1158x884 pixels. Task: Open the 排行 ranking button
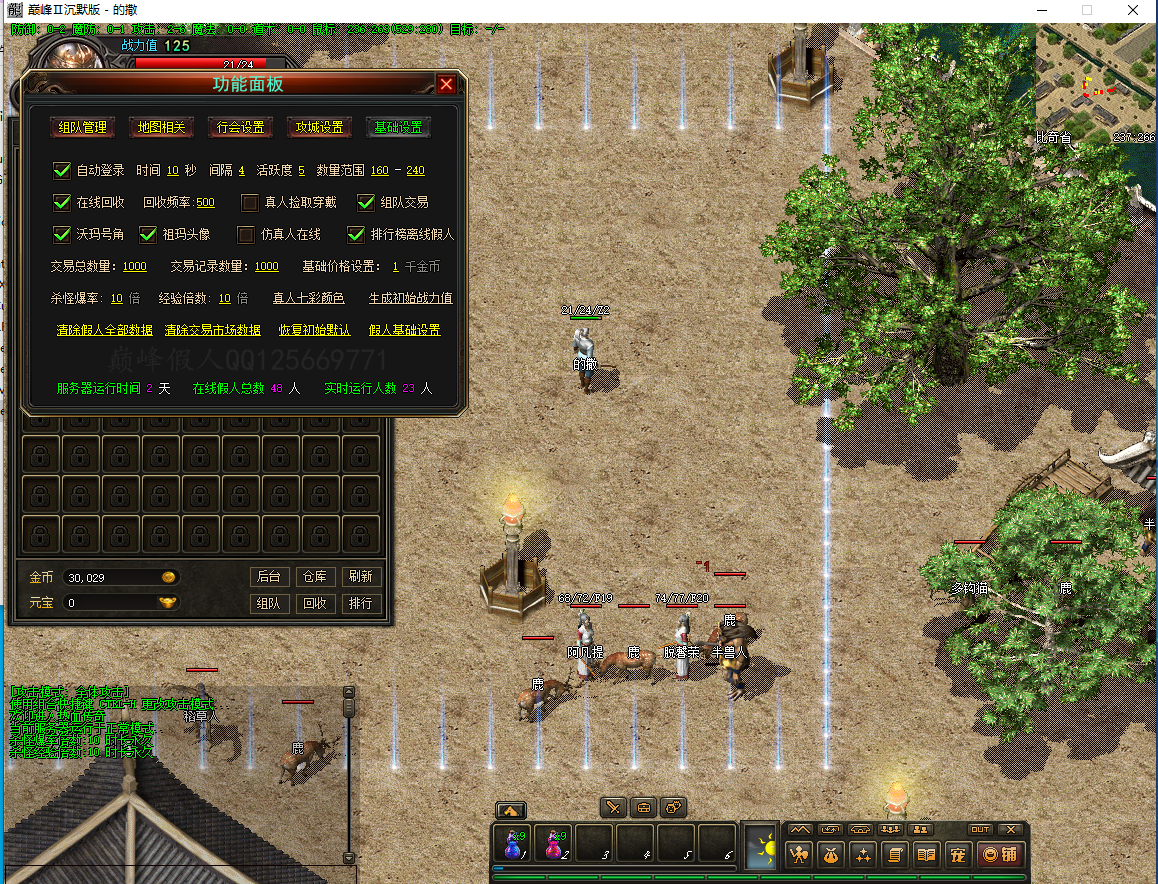tap(360, 603)
